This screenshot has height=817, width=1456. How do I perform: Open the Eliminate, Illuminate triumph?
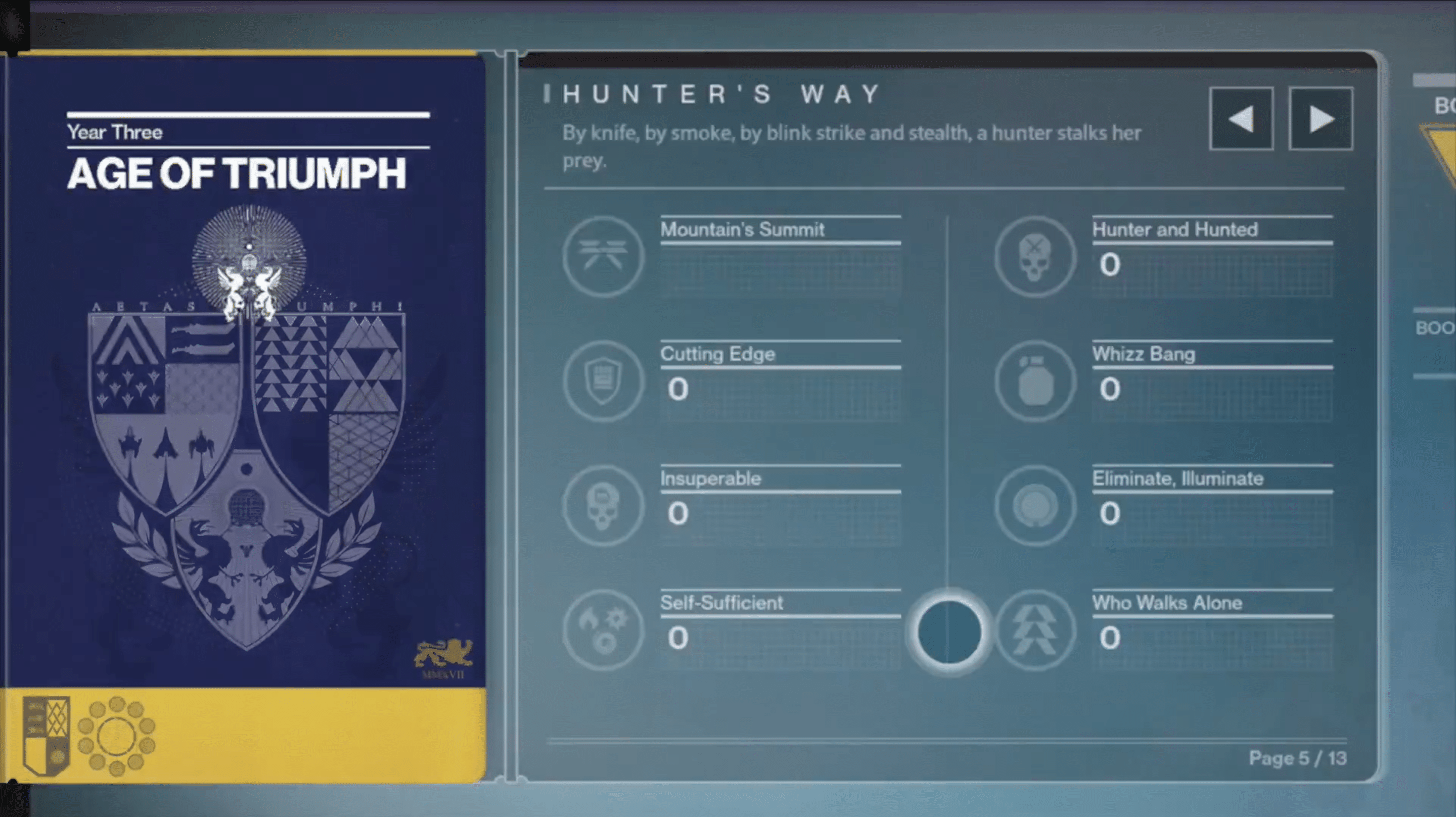[1035, 505]
